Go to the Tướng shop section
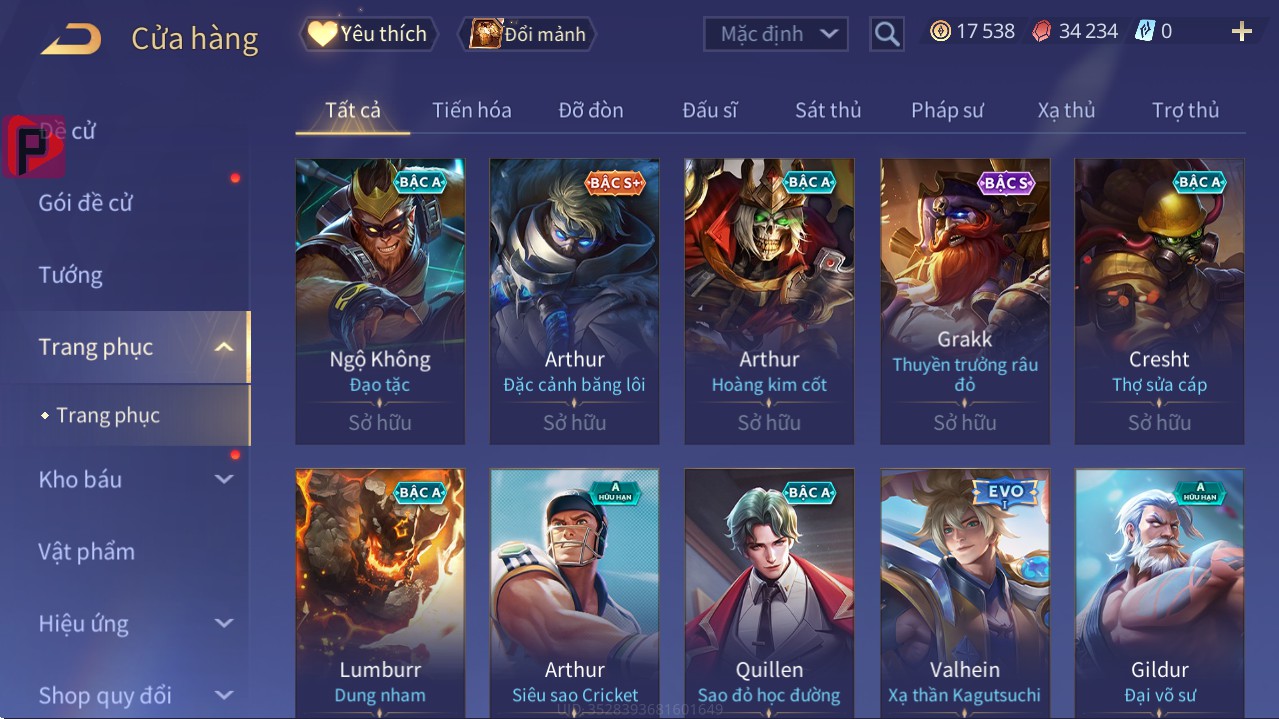This screenshot has height=719, width=1279. click(71, 275)
